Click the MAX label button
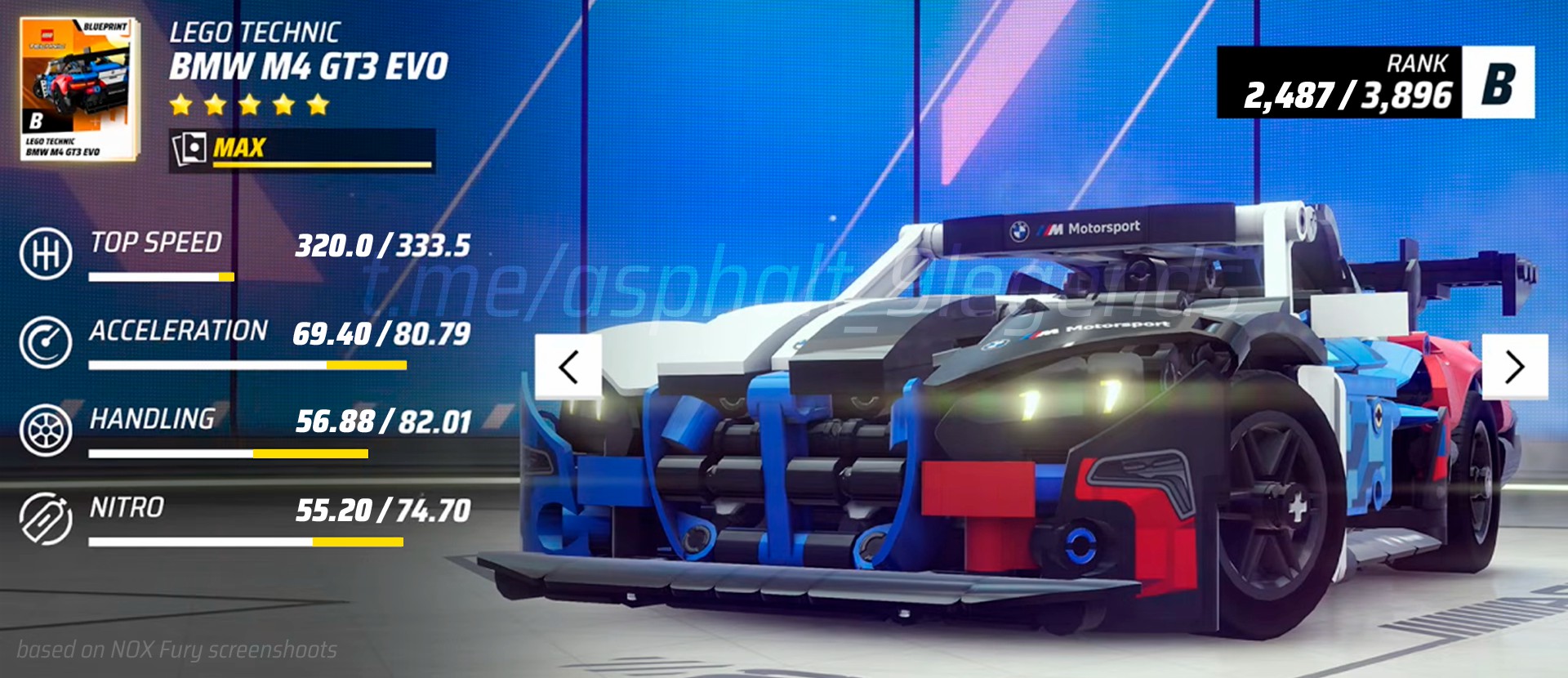The height and width of the screenshot is (678, 1568). tap(238, 149)
